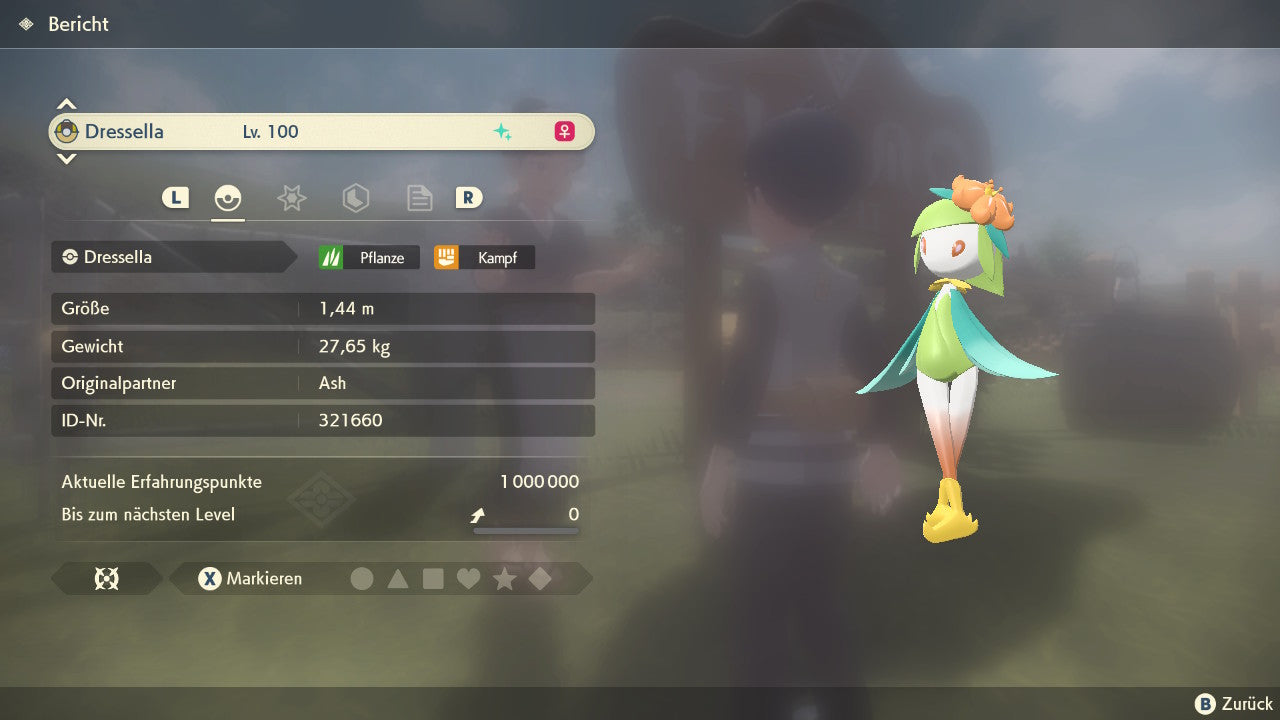This screenshot has height=720, width=1280.
Task: Open the starburst stats tab
Action: click(291, 198)
